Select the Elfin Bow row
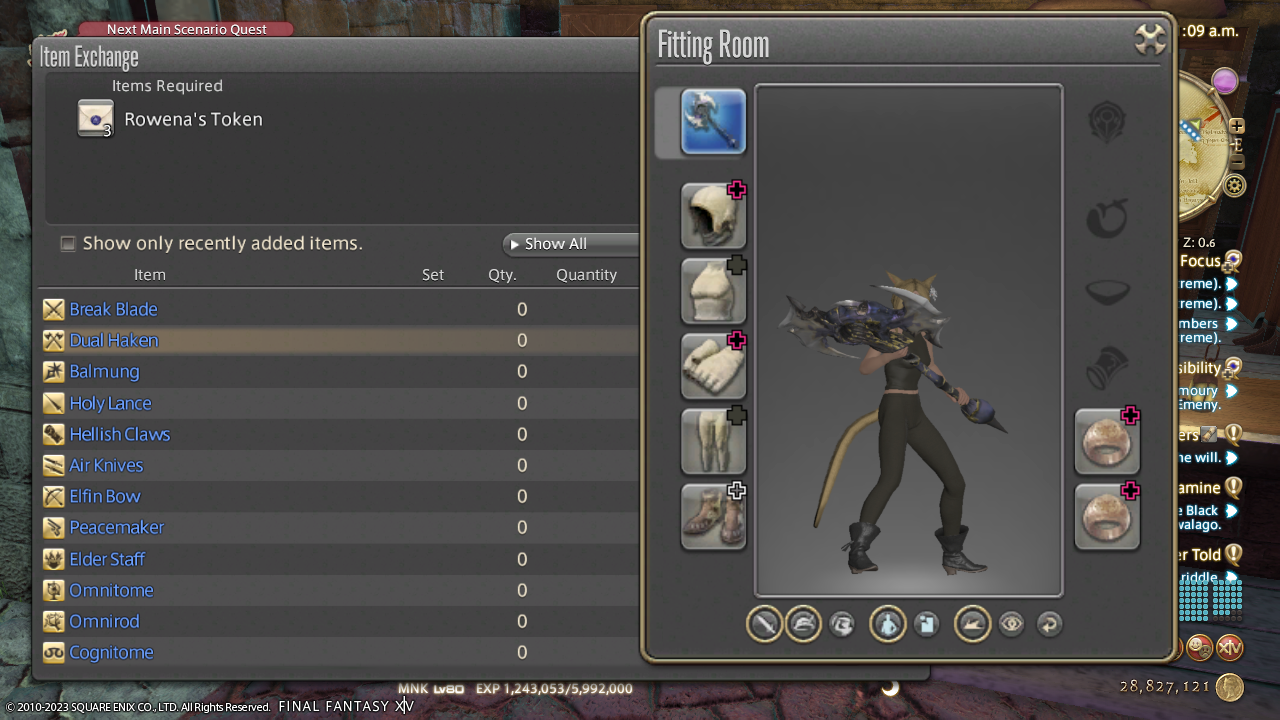The width and height of the screenshot is (1280, 720). 105,497
